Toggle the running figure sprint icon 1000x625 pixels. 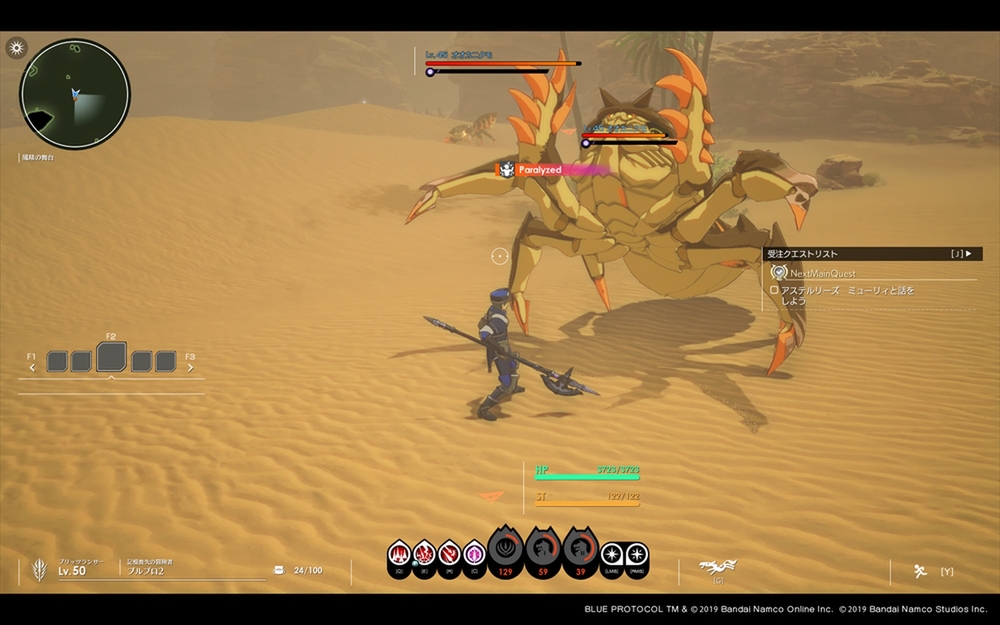pos(919,571)
